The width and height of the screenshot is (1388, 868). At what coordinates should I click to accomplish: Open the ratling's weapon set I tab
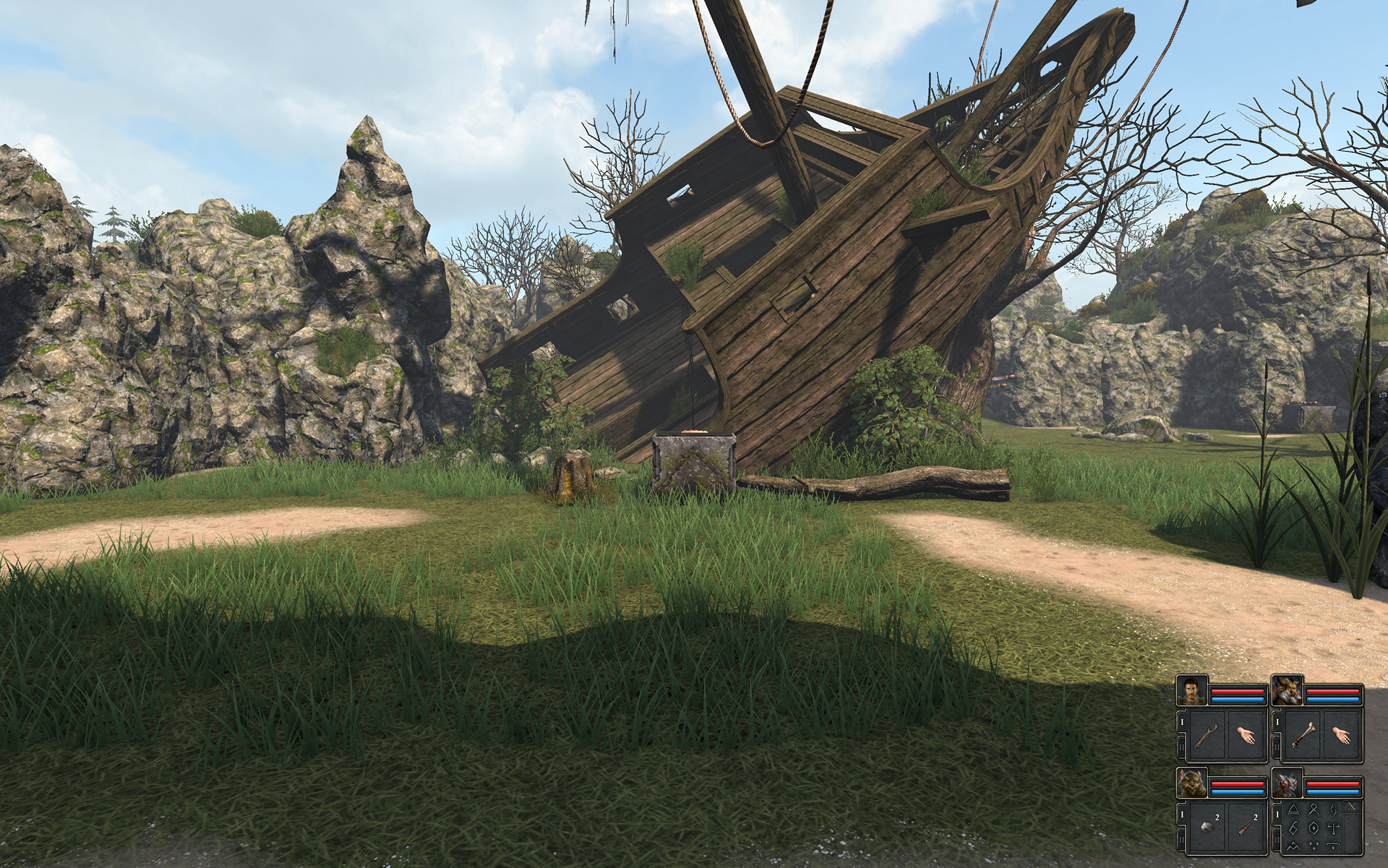1182,814
